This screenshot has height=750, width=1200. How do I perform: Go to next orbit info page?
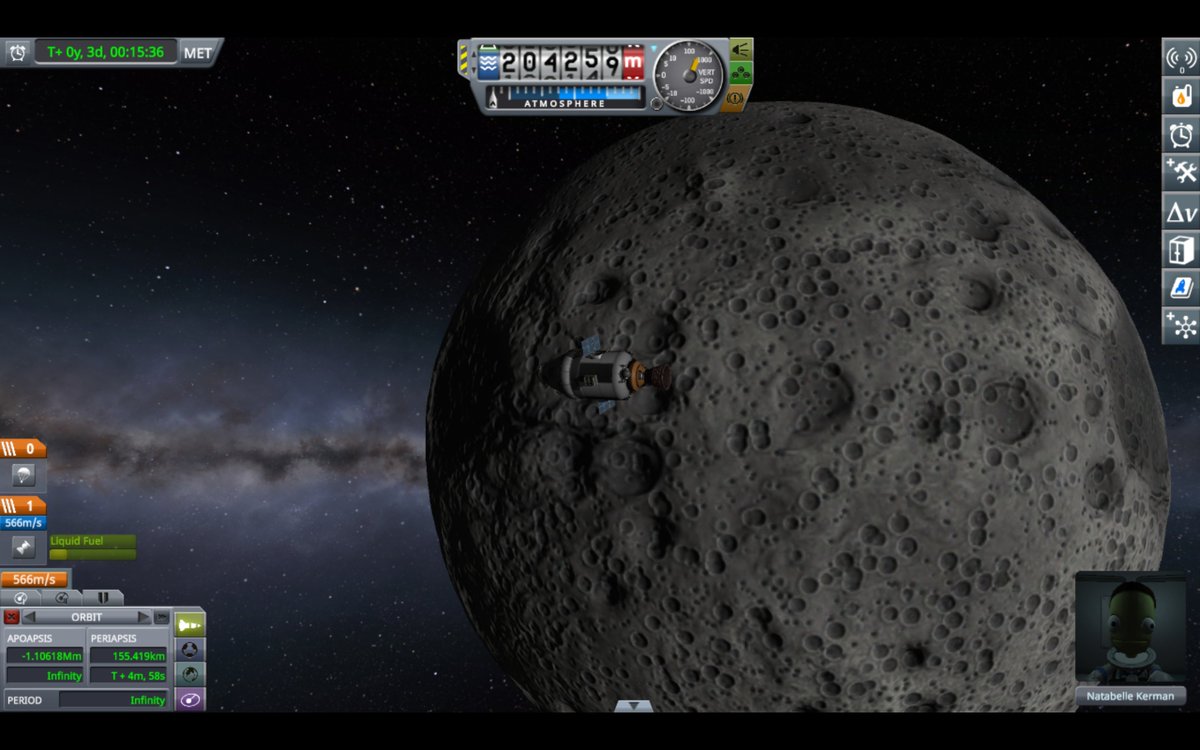(x=144, y=617)
